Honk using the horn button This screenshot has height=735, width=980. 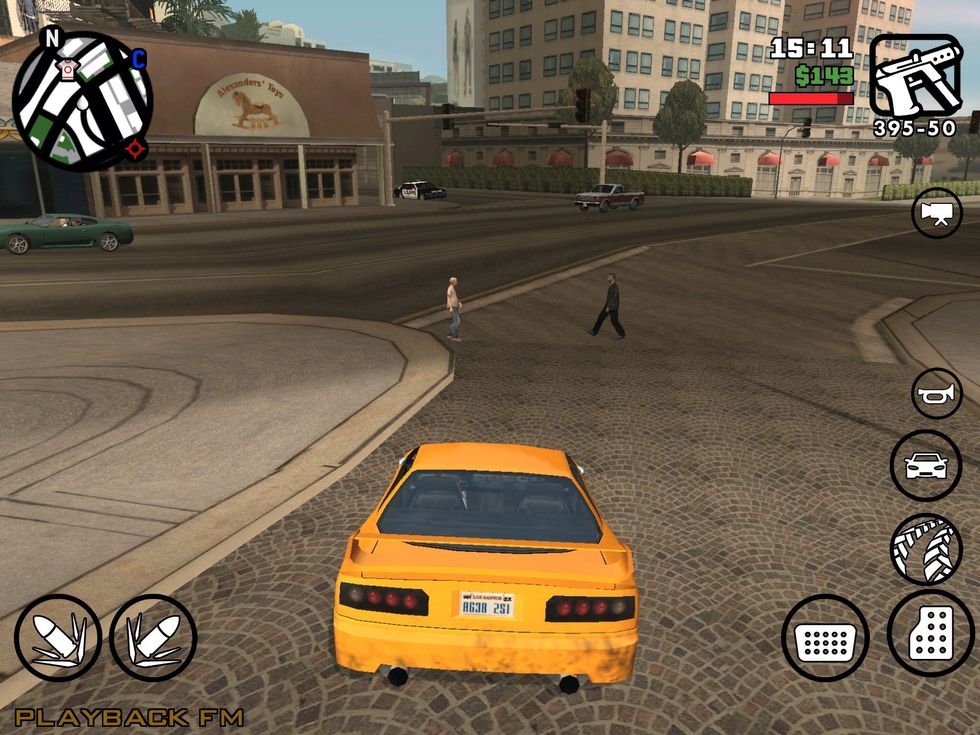937,393
